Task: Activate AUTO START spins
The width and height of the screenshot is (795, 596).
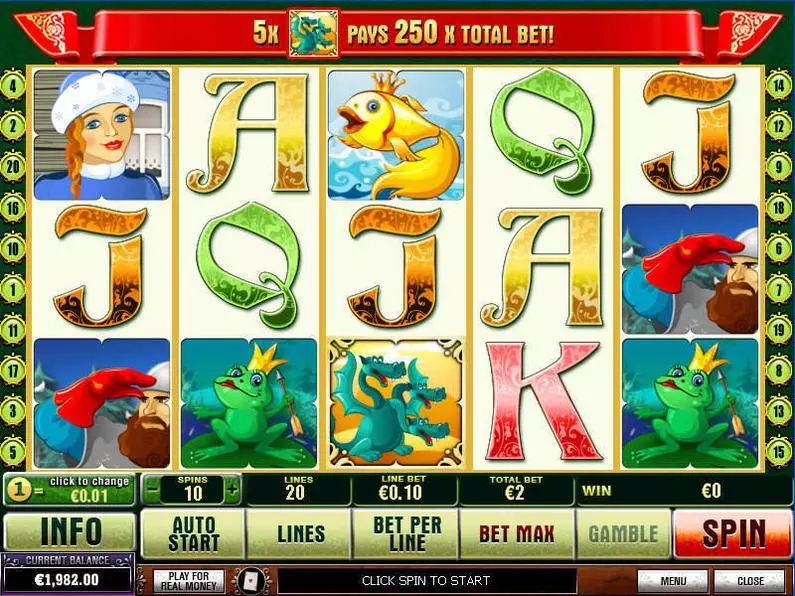Action: pos(194,533)
